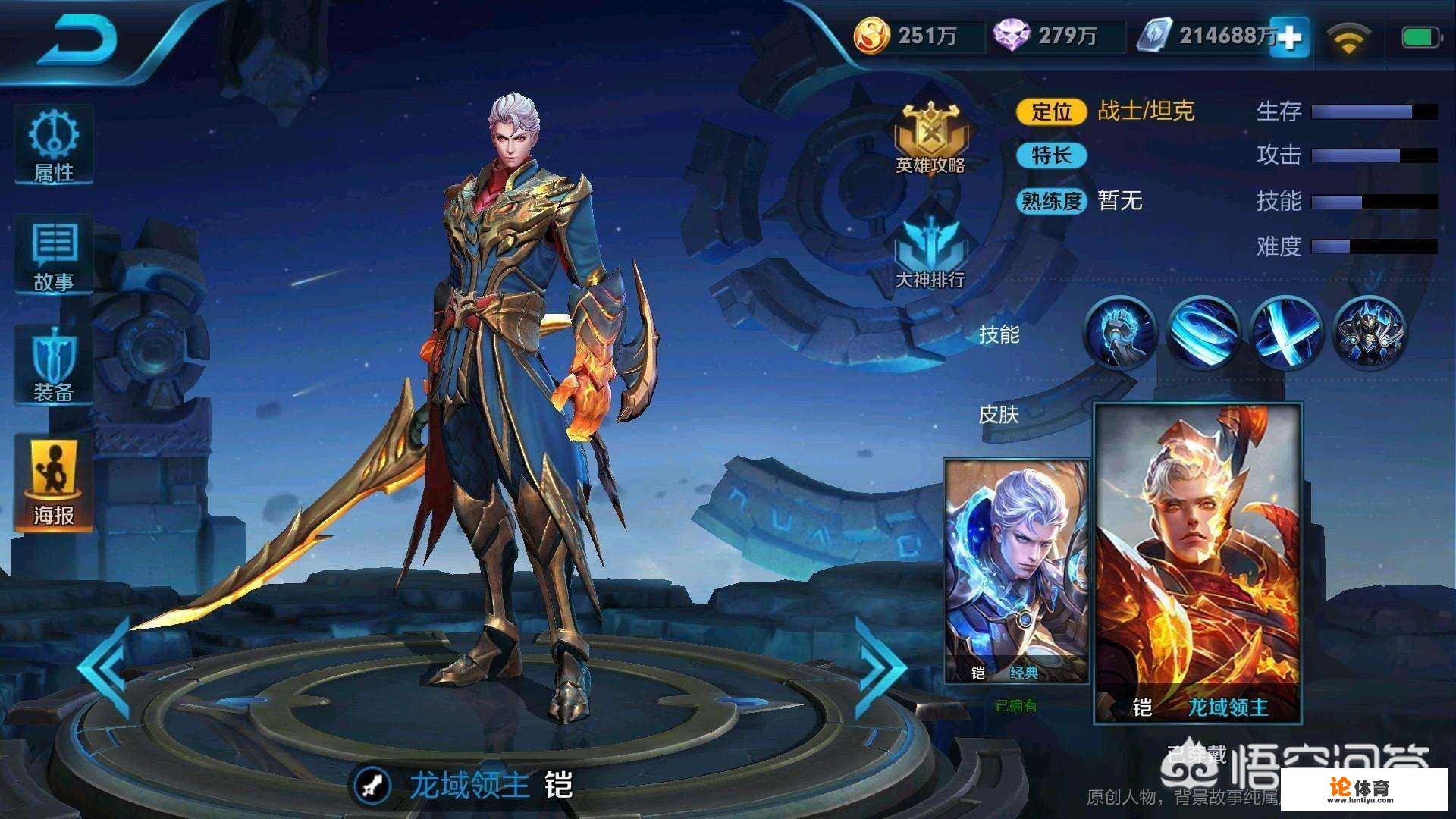Tap the 定位 role label showing 战士/坦克
The height and width of the screenshot is (819, 1456).
(1054, 112)
